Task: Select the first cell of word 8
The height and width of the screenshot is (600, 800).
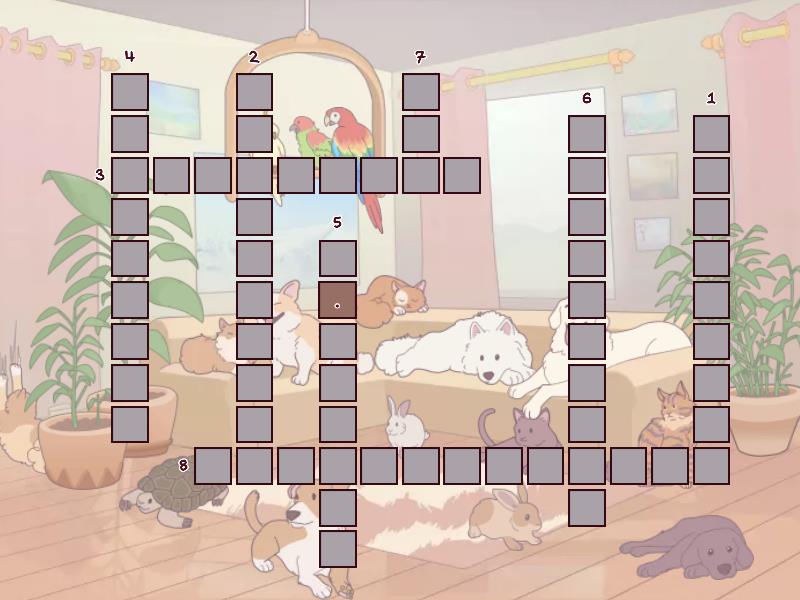Action: point(213,466)
